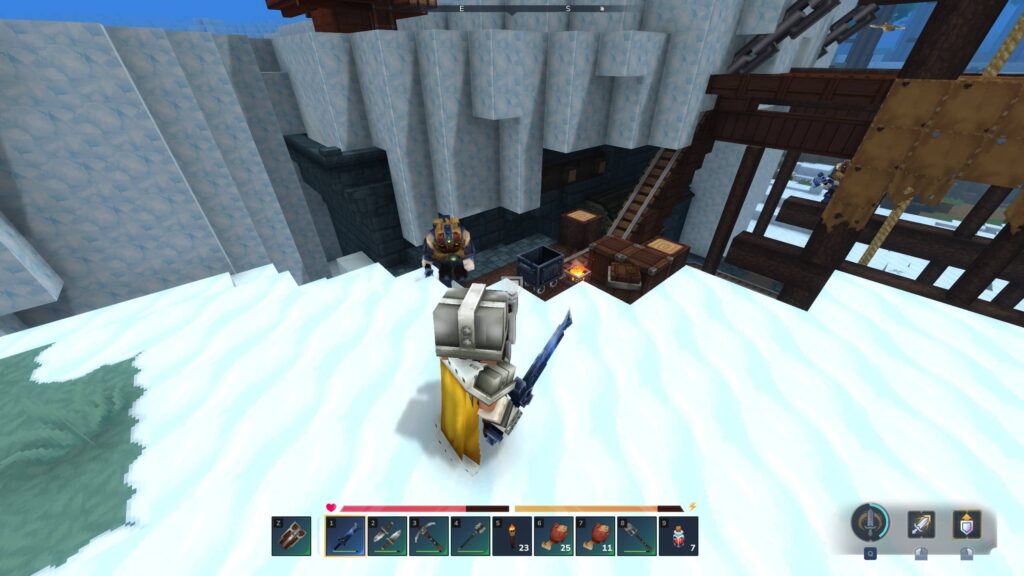Click the glowing sword attack icon
Viewport: 1024px width, 576px height.
pos(921,524)
